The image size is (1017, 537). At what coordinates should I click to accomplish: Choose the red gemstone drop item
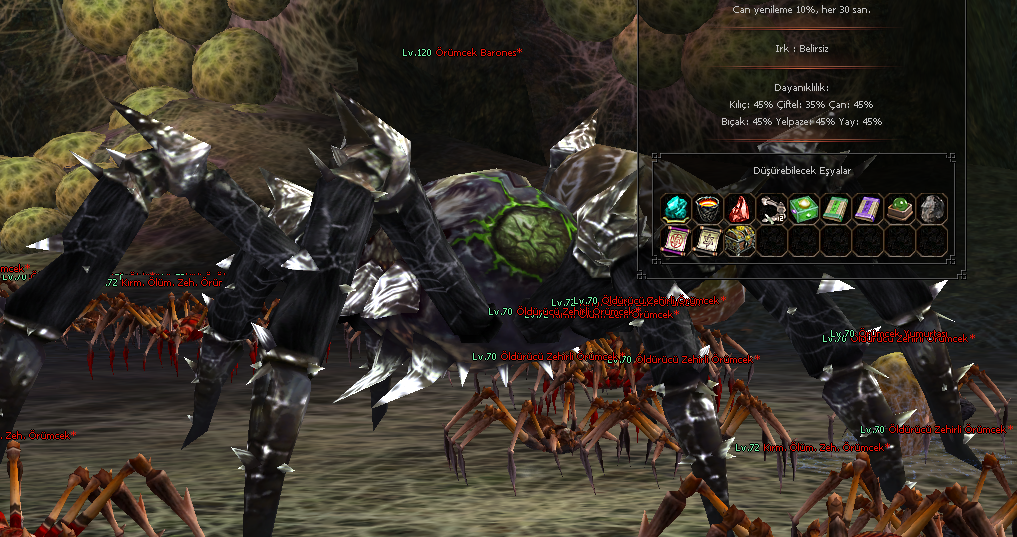pyautogui.click(x=740, y=208)
